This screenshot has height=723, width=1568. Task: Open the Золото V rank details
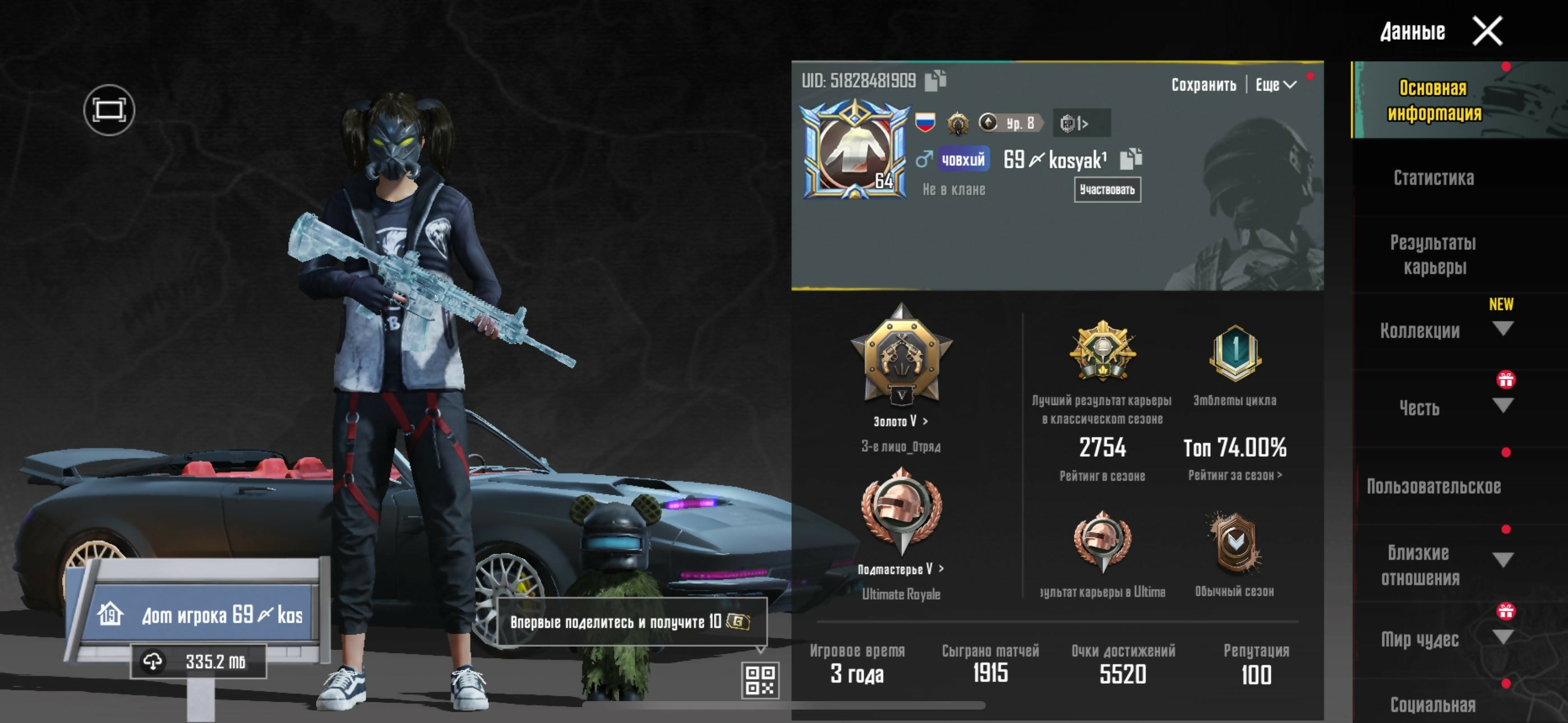(x=901, y=421)
